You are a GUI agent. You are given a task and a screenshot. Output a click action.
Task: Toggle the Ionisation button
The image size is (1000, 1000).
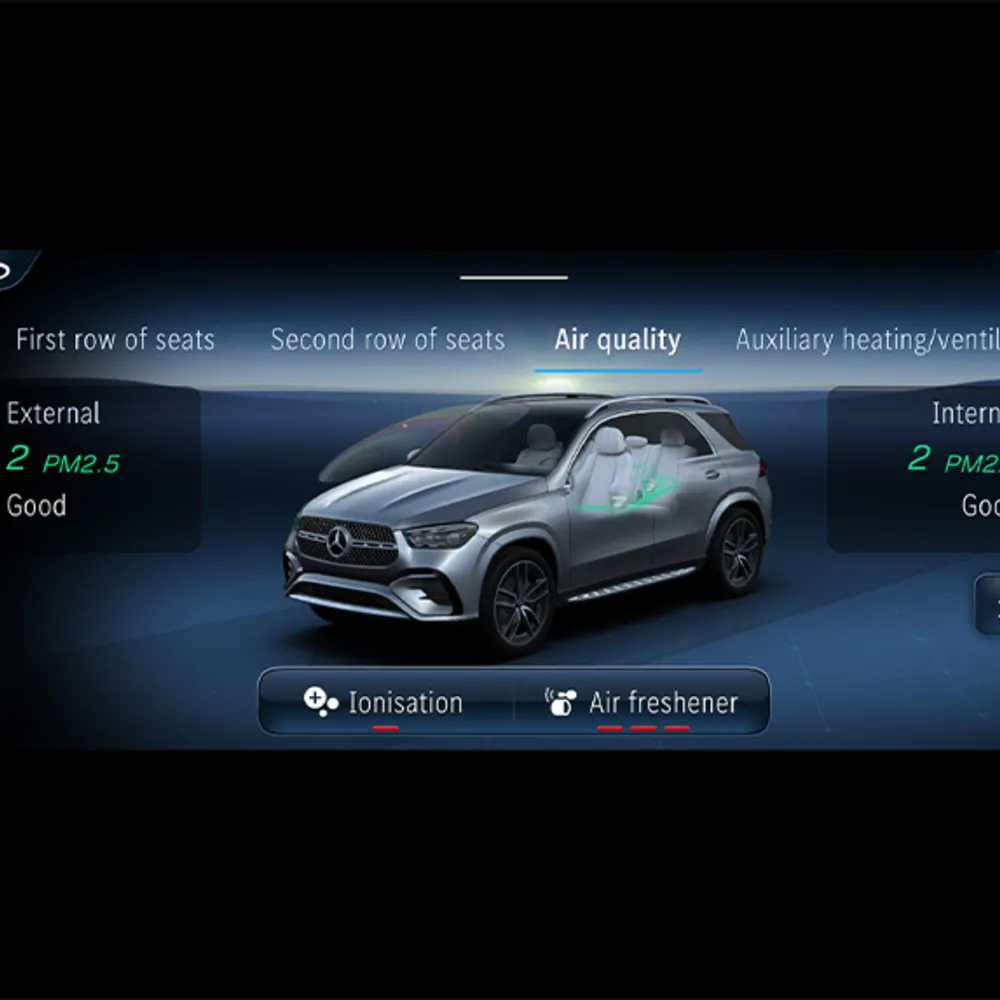[x=386, y=702]
